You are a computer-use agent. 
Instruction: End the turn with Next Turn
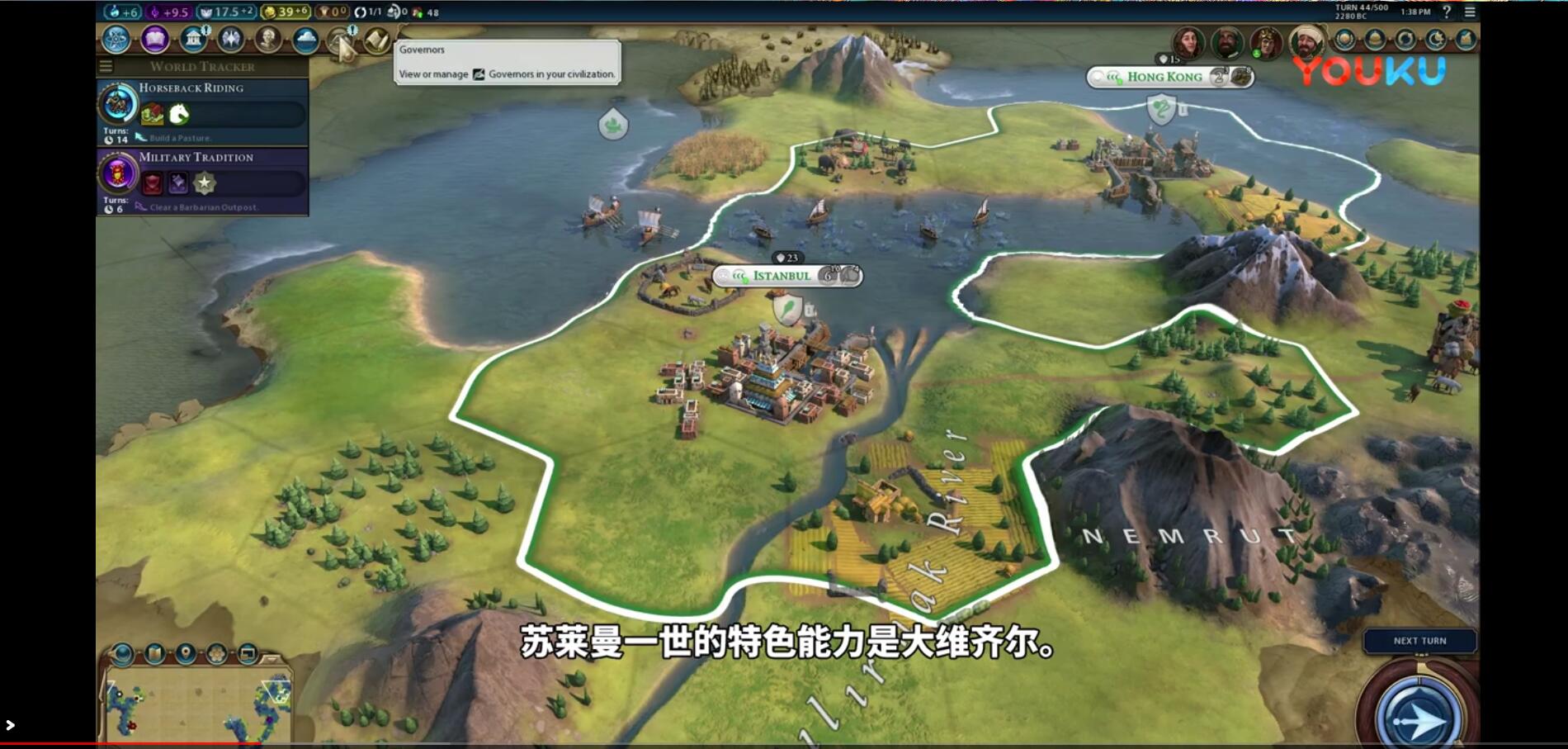tap(1419, 641)
